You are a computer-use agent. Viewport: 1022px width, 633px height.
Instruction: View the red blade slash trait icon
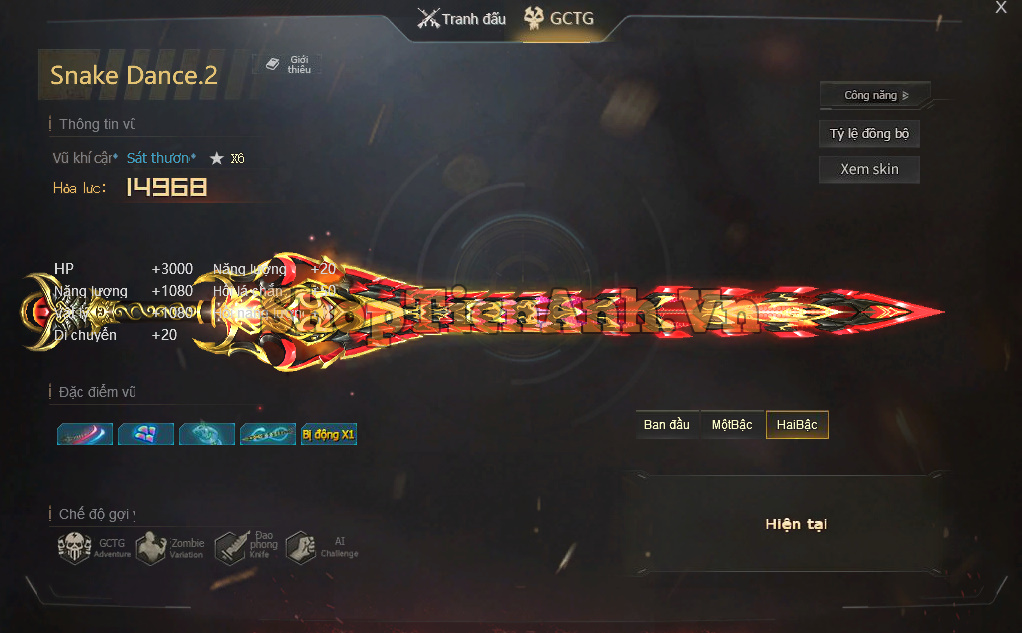tap(85, 435)
